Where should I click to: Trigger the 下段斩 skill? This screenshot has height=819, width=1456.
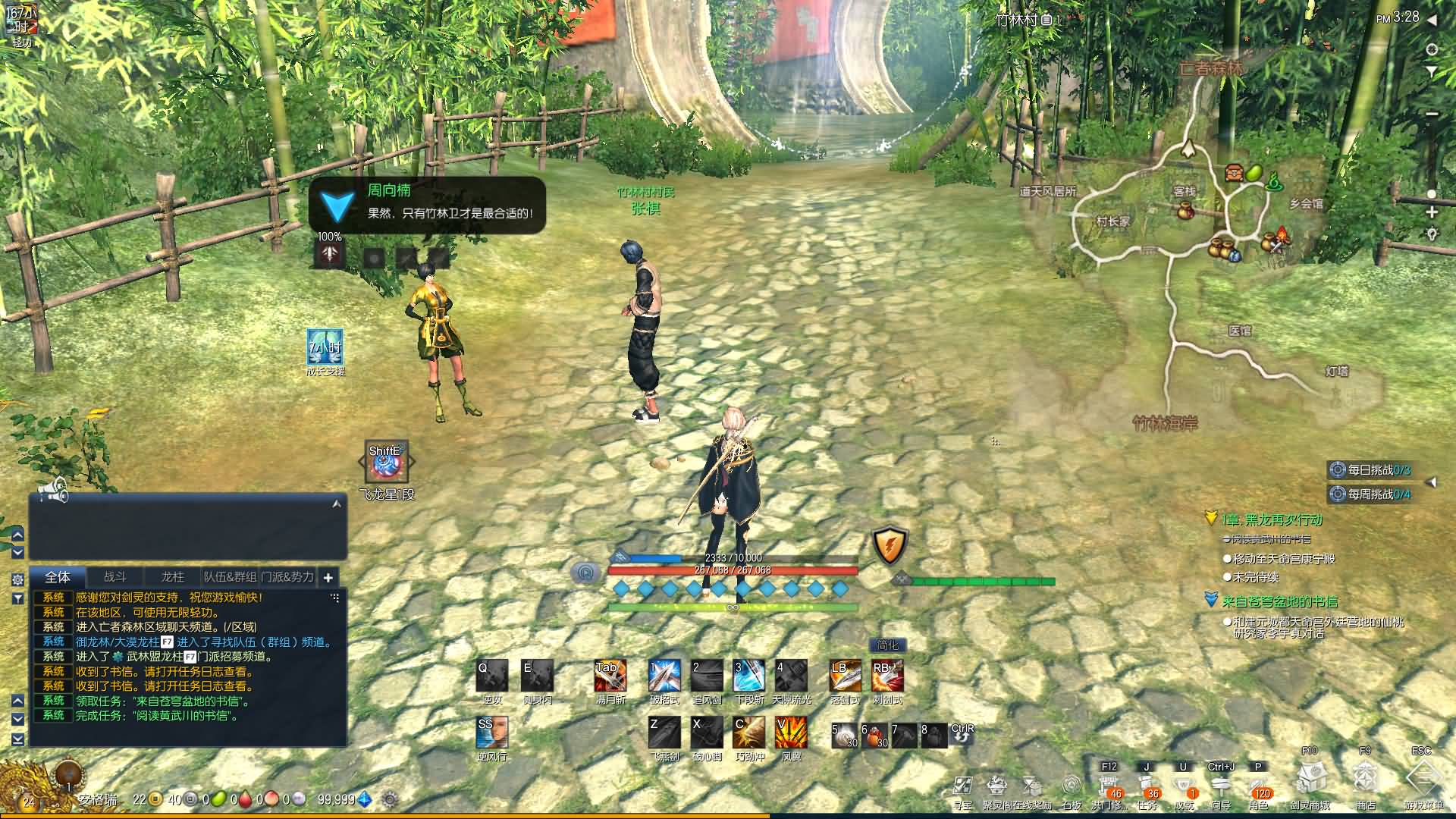[x=748, y=676]
